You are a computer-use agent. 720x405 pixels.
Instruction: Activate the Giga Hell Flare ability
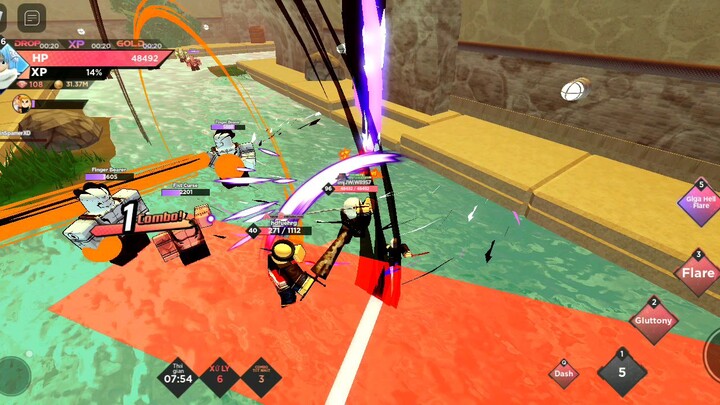(697, 203)
